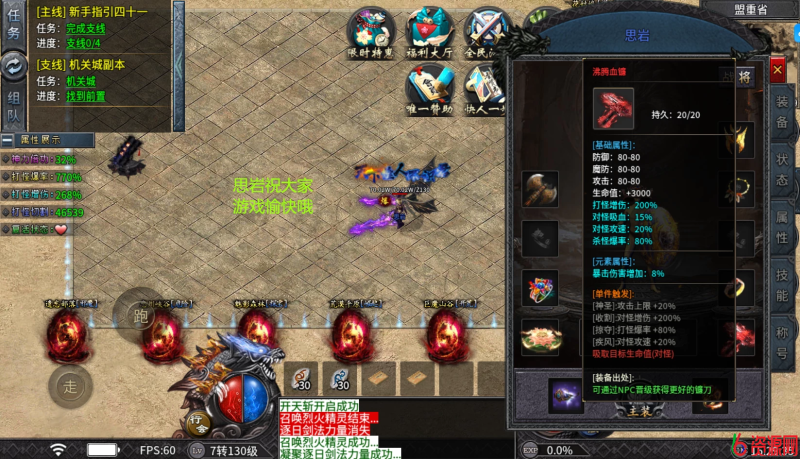Follow the 完成支线 quest link

click(85, 30)
